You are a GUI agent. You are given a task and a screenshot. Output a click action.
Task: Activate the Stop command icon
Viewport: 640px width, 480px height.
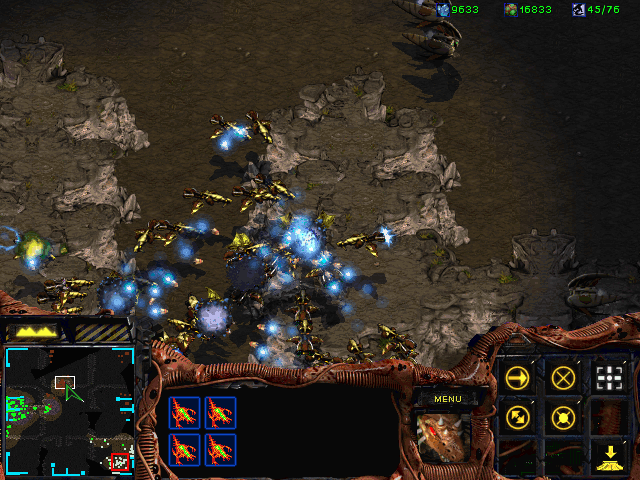click(x=564, y=377)
